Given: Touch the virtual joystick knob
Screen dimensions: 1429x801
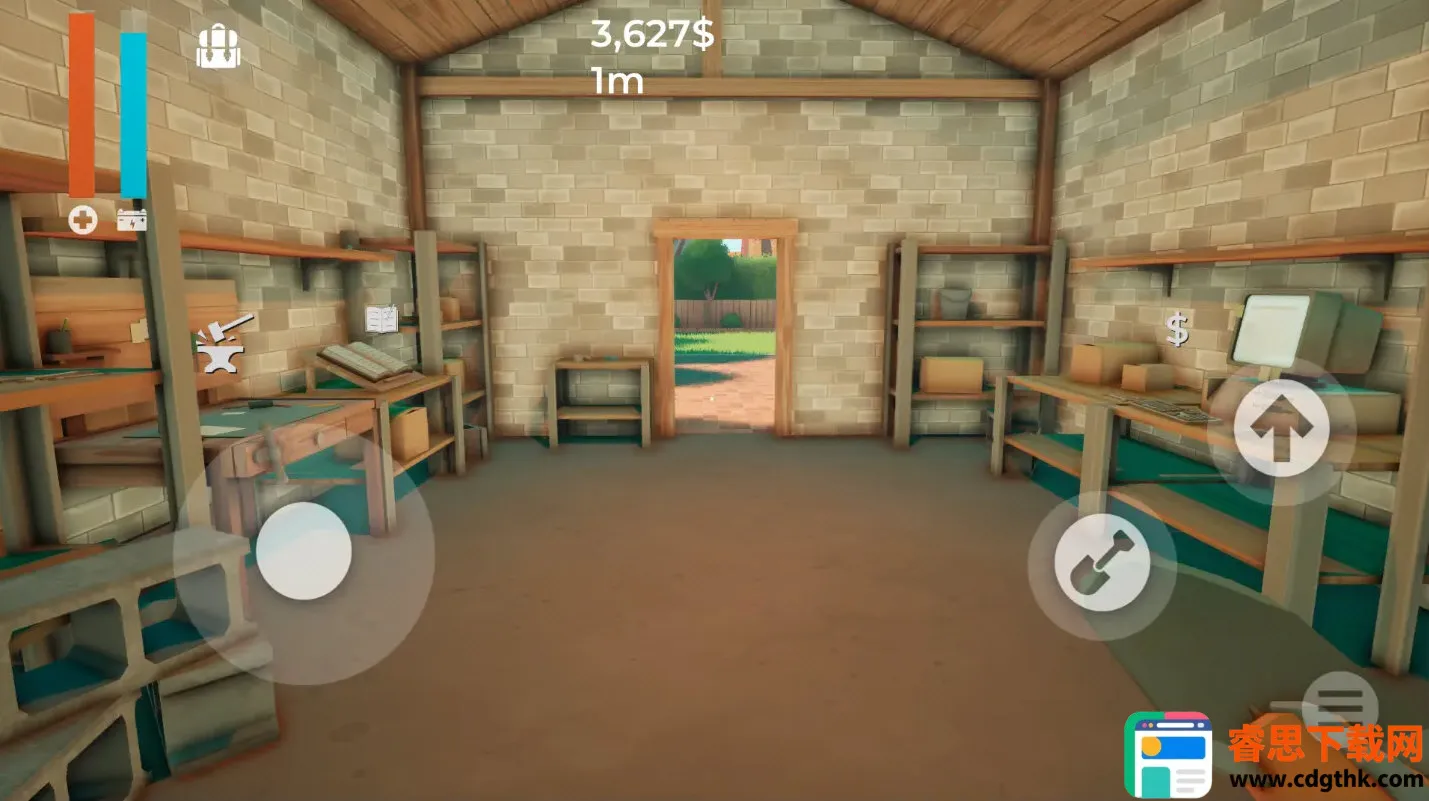Looking at the screenshot, I should click(303, 551).
